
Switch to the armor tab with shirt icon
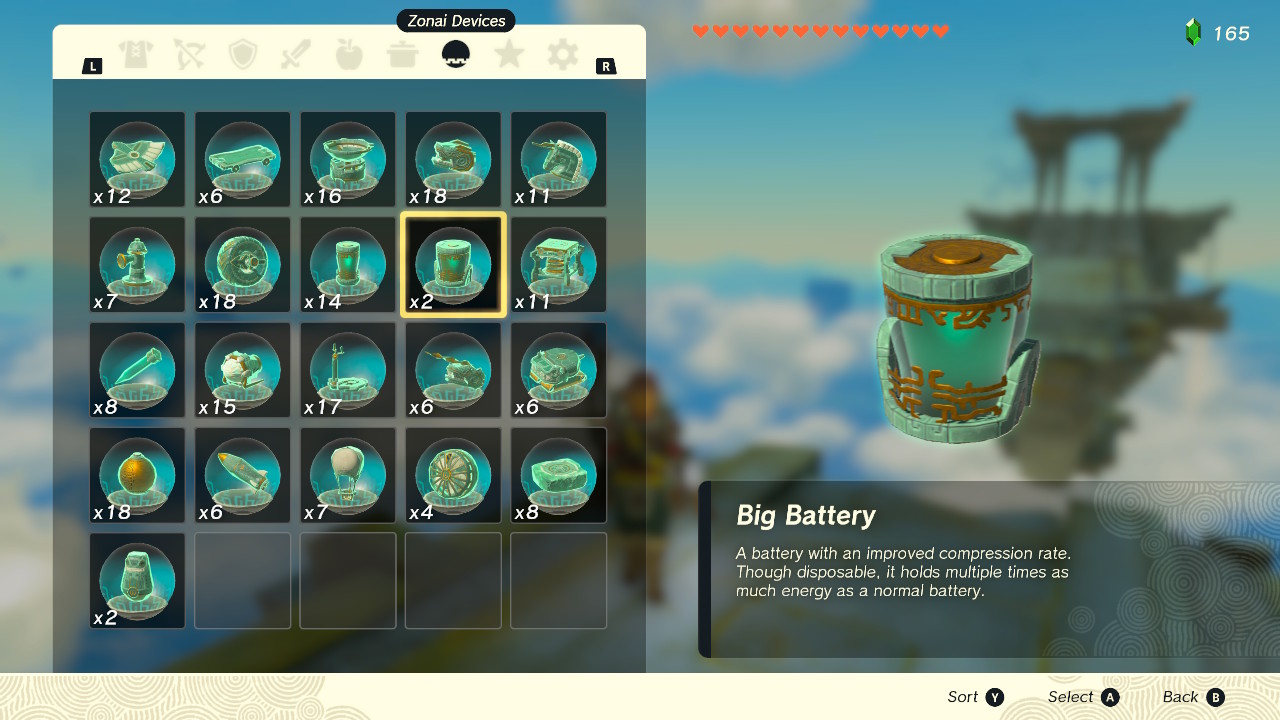136,56
